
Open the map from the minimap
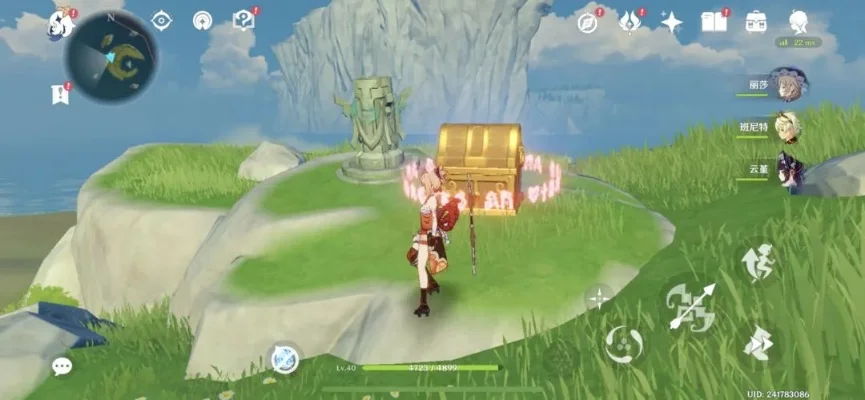[111, 56]
